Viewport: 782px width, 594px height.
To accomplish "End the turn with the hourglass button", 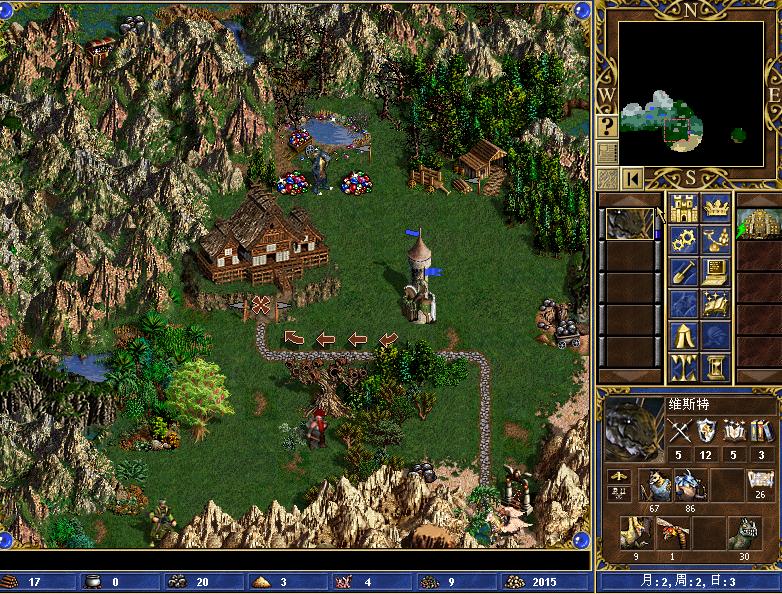I will click(x=716, y=366).
